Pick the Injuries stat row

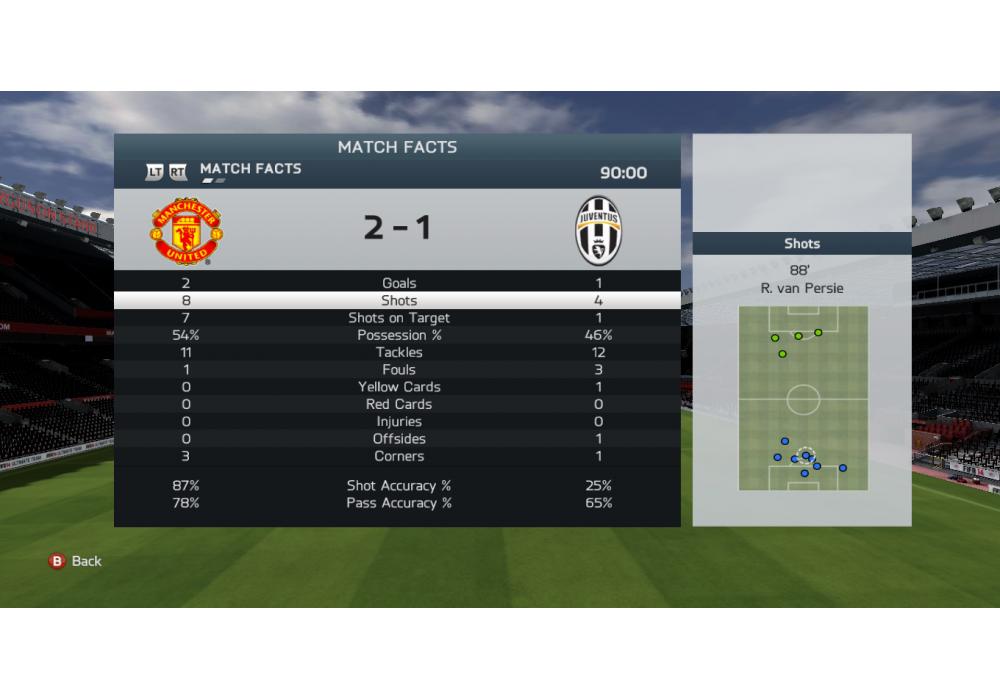(398, 421)
